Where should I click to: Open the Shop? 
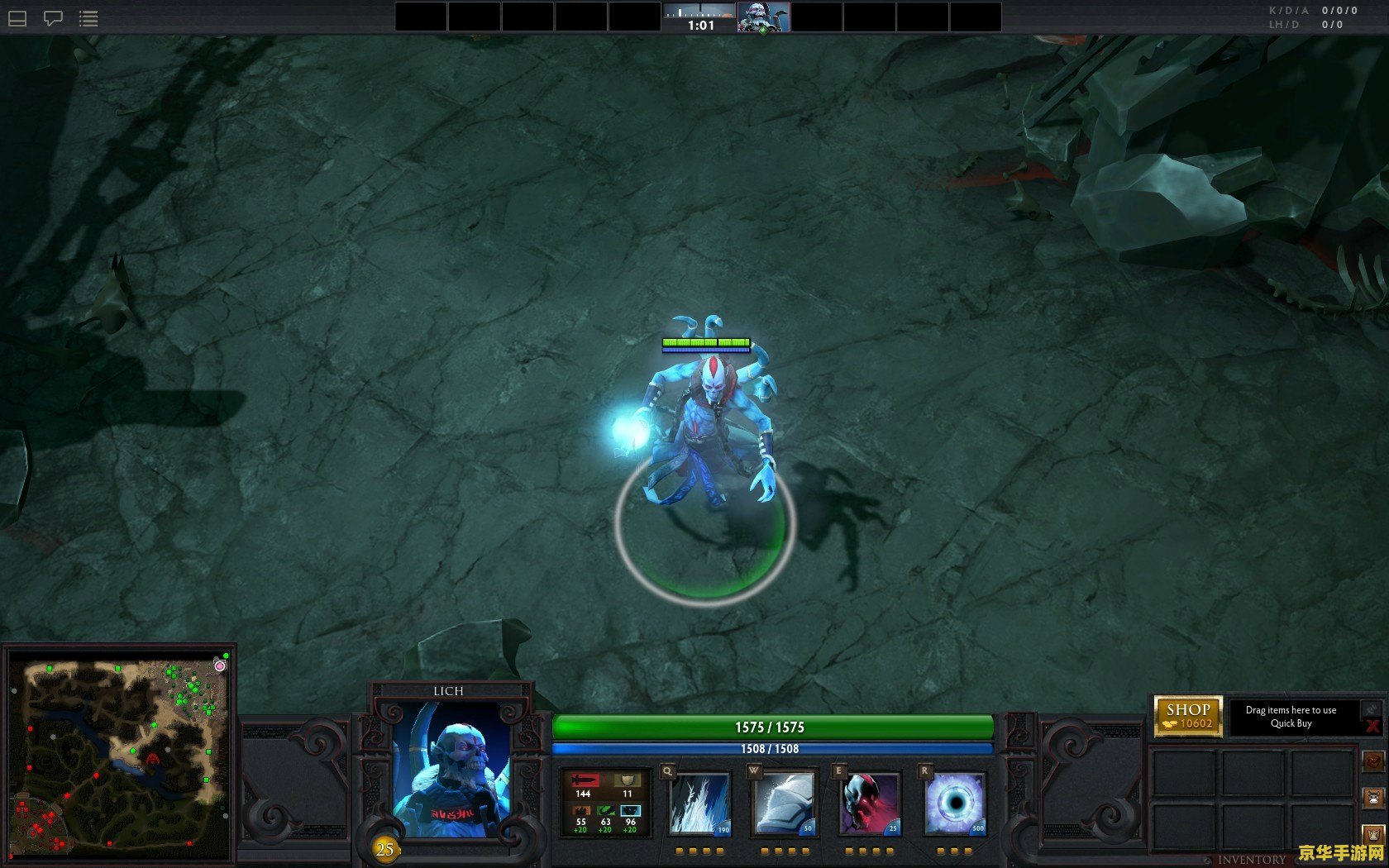click(x=1188, y=716)
